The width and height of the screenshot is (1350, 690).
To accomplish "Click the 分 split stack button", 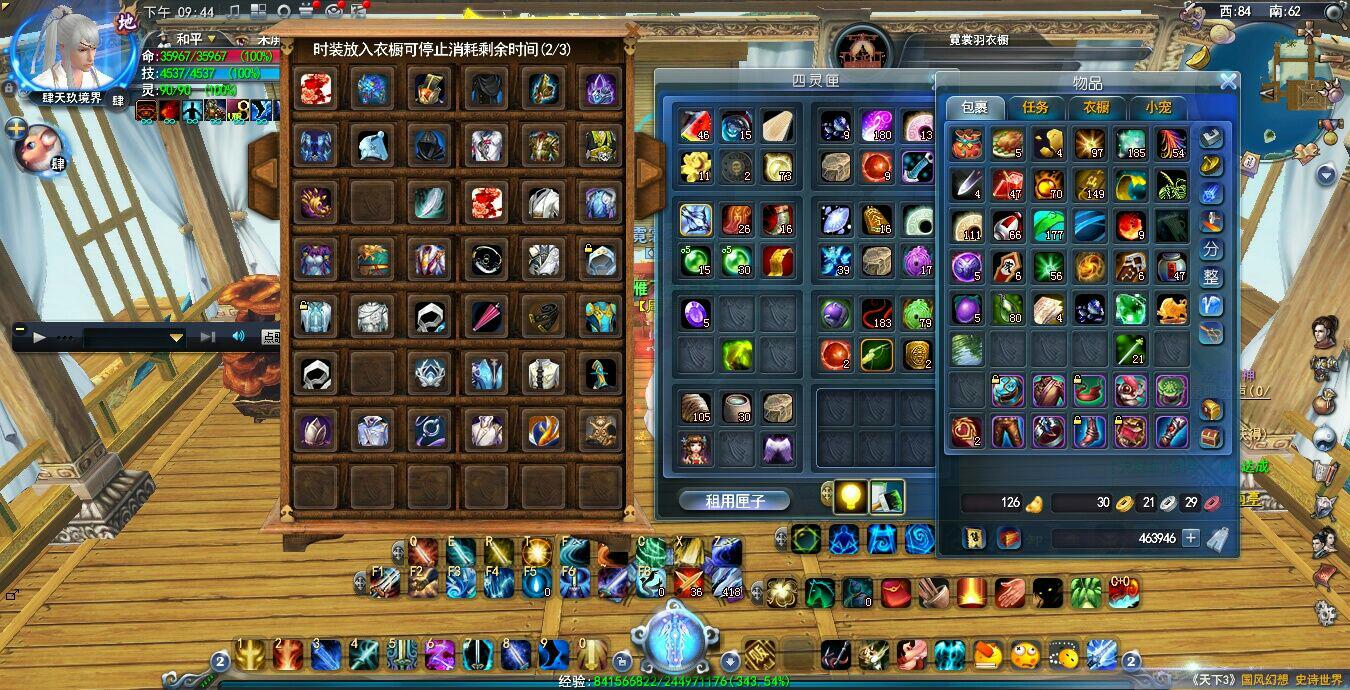I will coord(1211,249).
